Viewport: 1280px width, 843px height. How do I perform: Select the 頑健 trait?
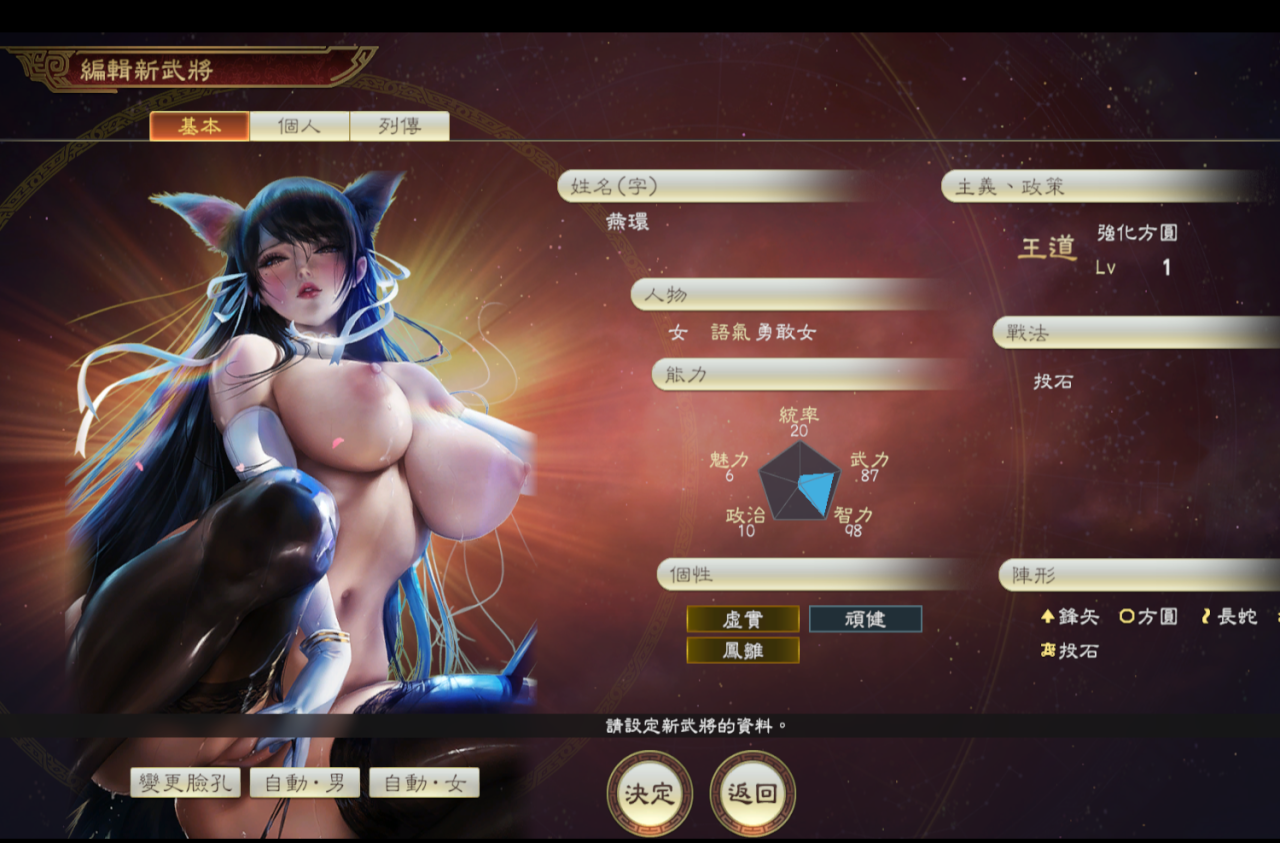pyautogui.click(x=865, y=619)
